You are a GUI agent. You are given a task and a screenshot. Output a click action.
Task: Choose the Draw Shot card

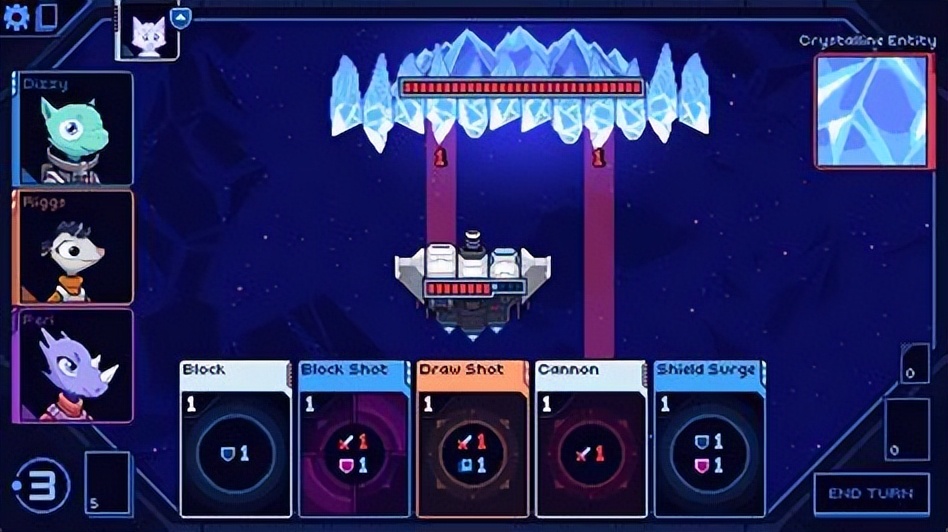472,439
